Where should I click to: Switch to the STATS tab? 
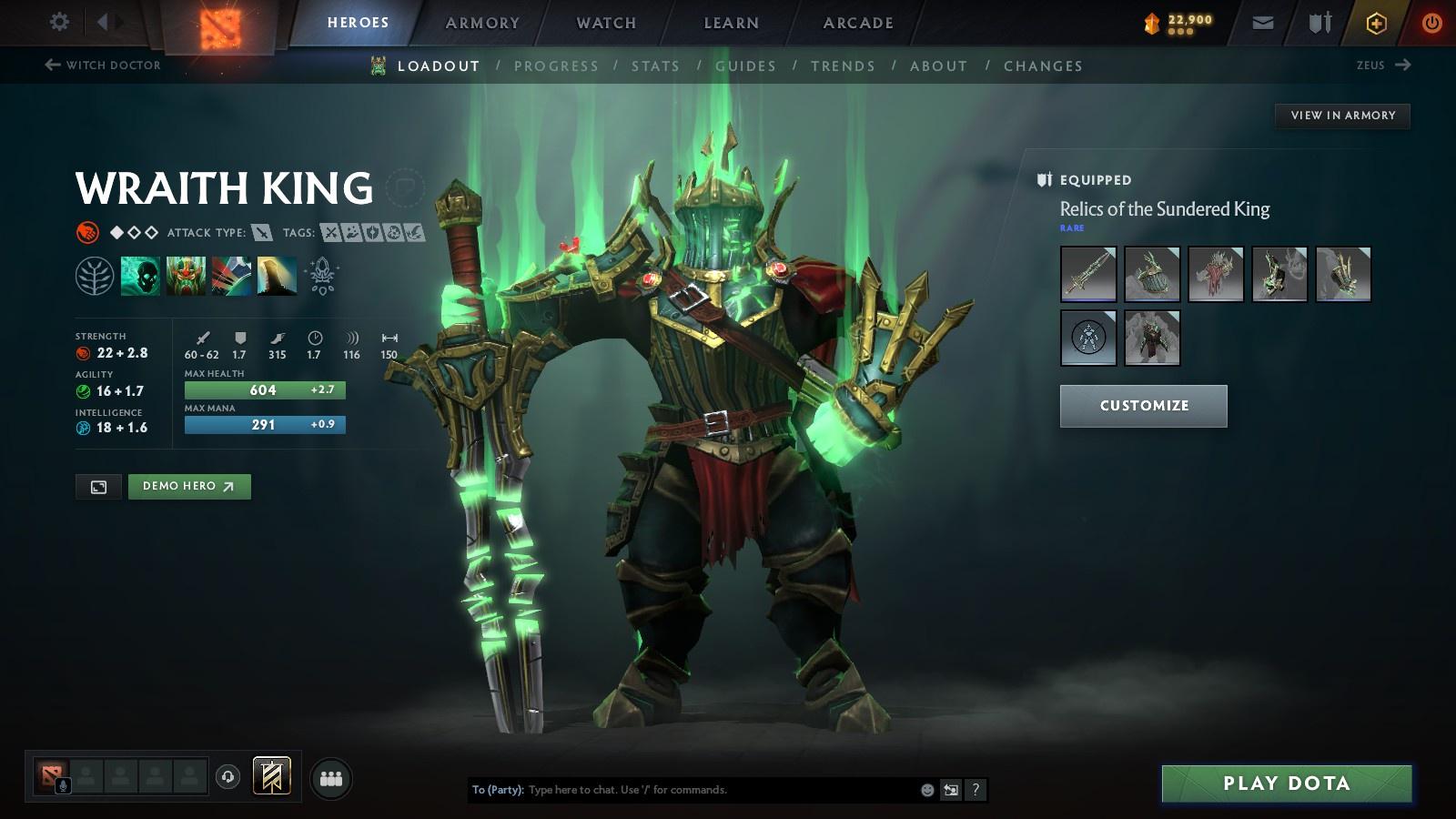(x=657, y=66)
